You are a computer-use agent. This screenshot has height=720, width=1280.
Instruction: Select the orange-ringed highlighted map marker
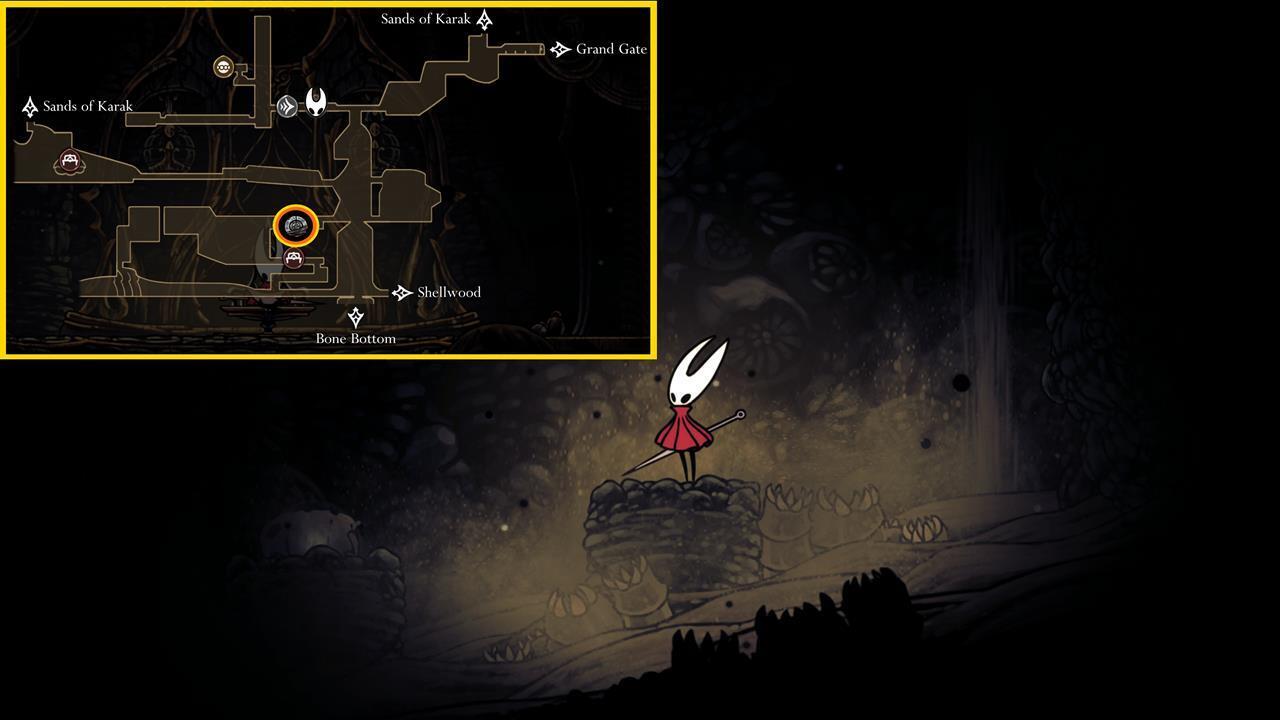pos(296,227)
